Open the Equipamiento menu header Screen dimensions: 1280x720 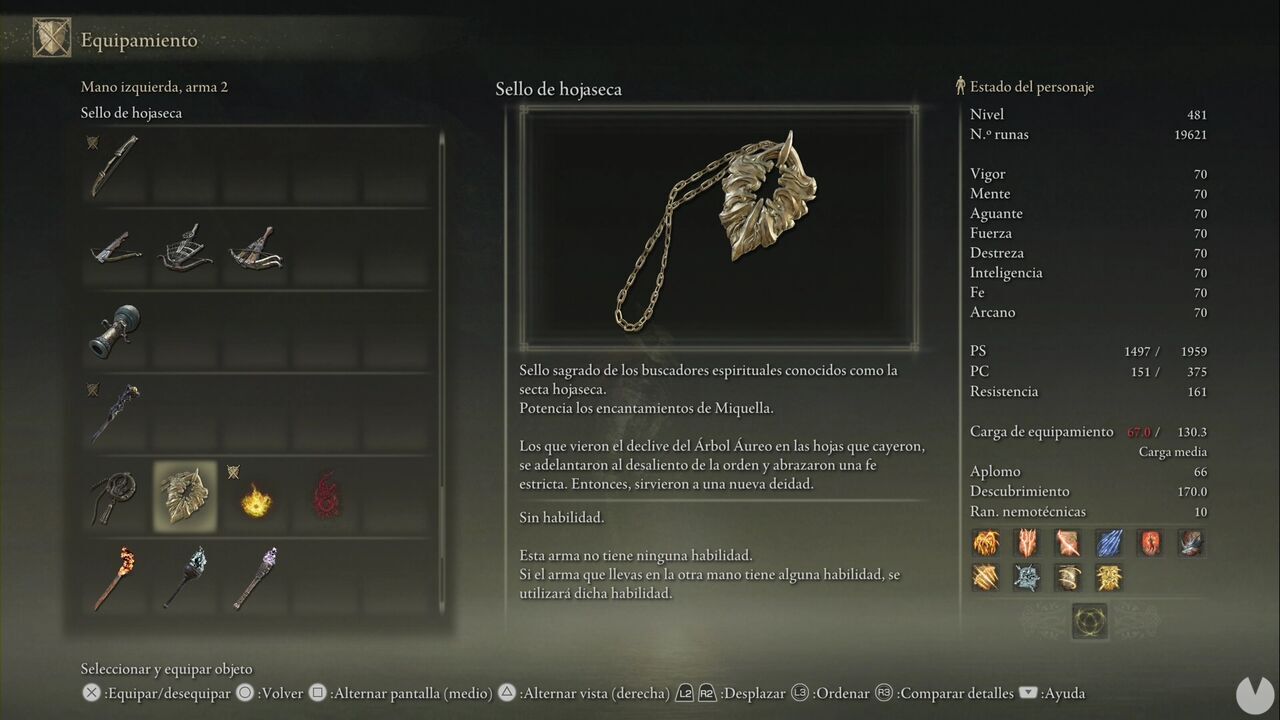[x=140, y=40]
